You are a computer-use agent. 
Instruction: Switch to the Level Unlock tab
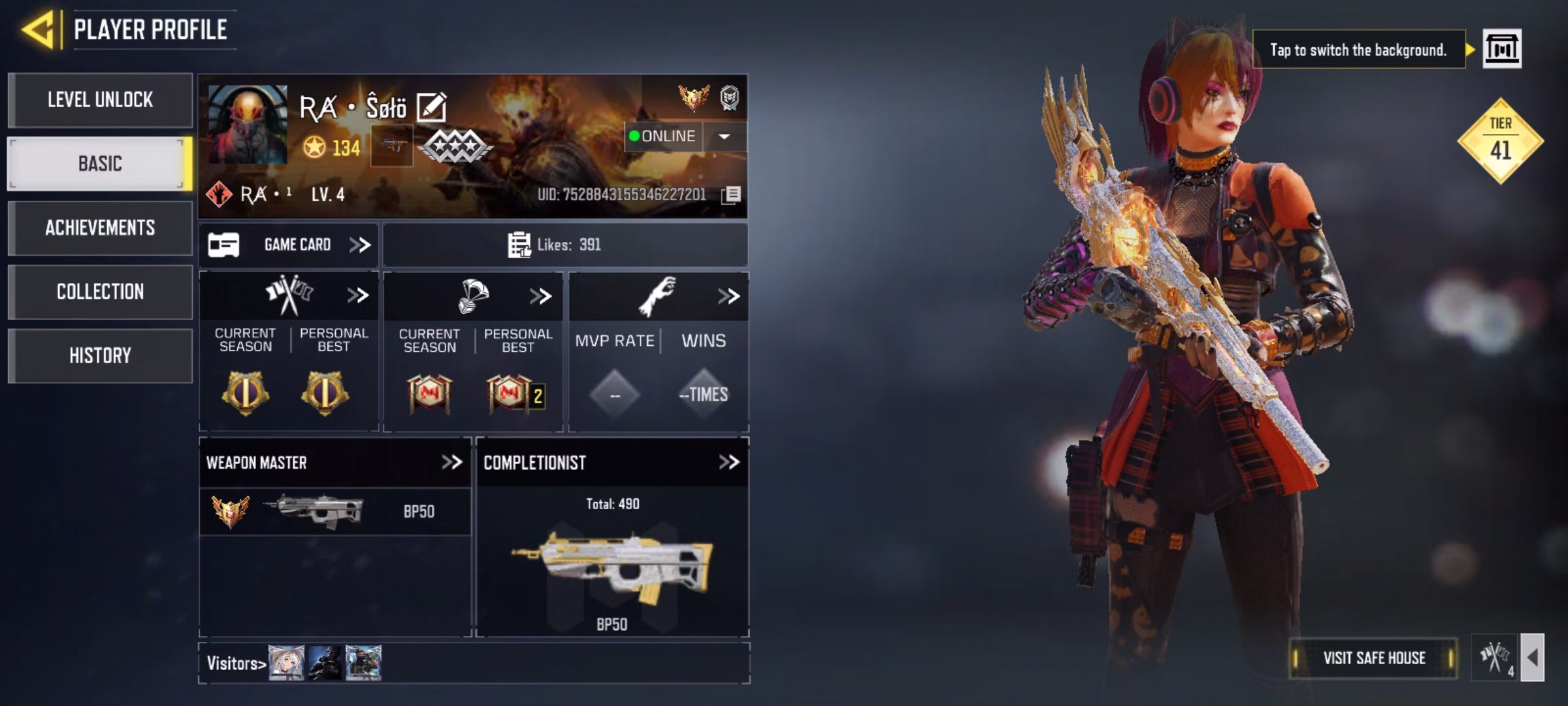[100, 100]
